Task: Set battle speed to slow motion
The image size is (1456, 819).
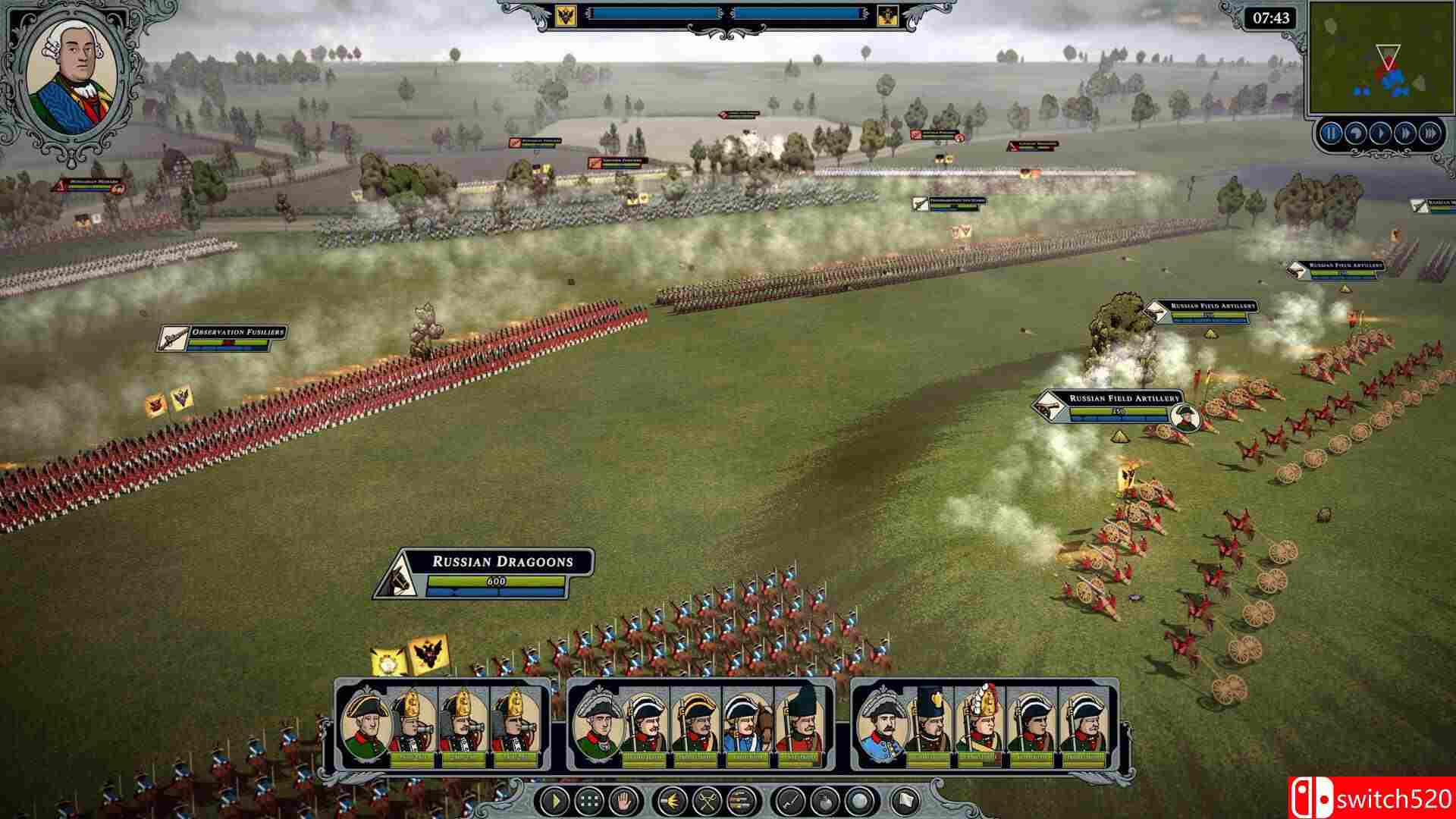Action: (1355, 134)
